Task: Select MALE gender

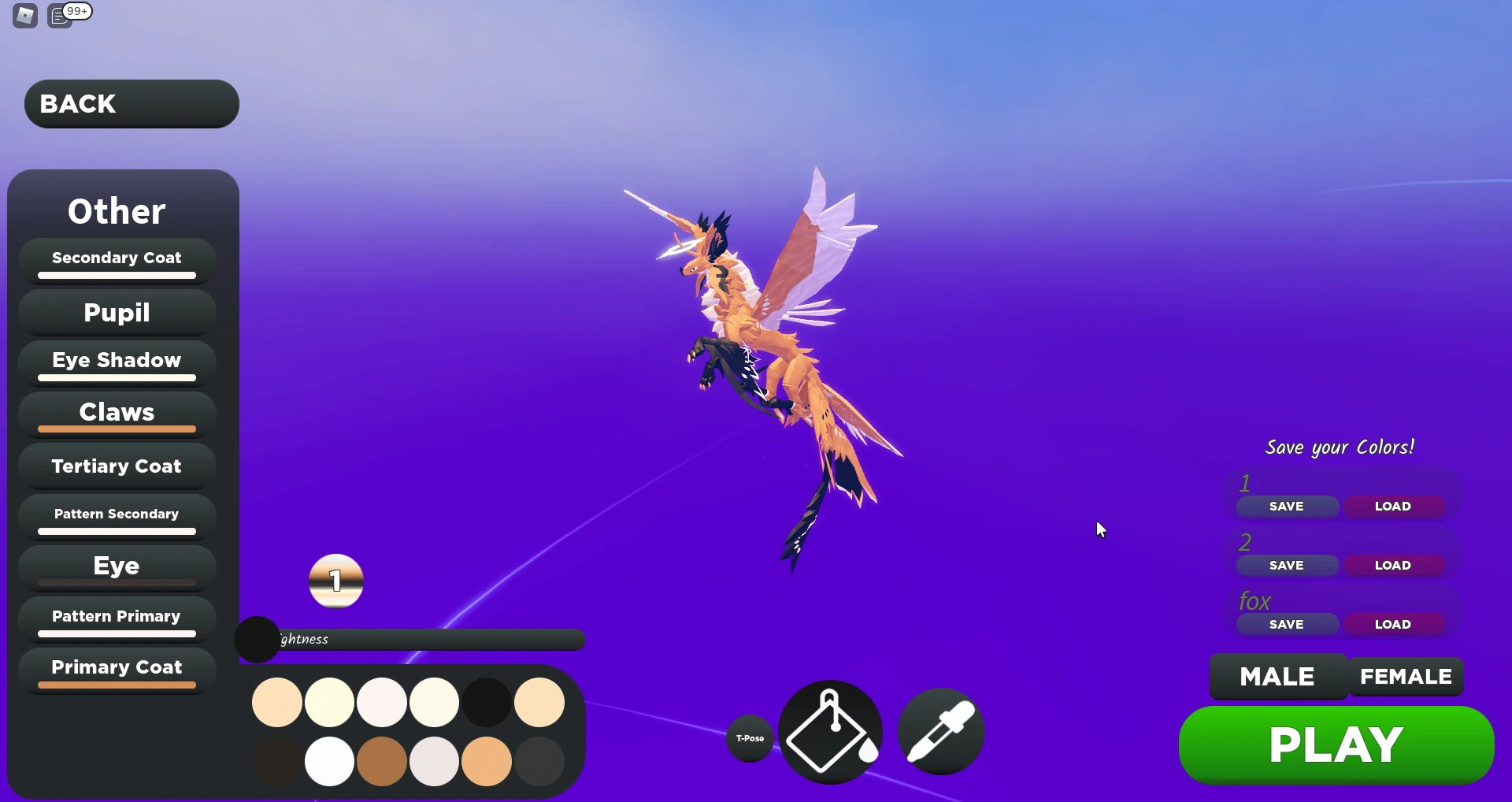Action: (1276, 676)
